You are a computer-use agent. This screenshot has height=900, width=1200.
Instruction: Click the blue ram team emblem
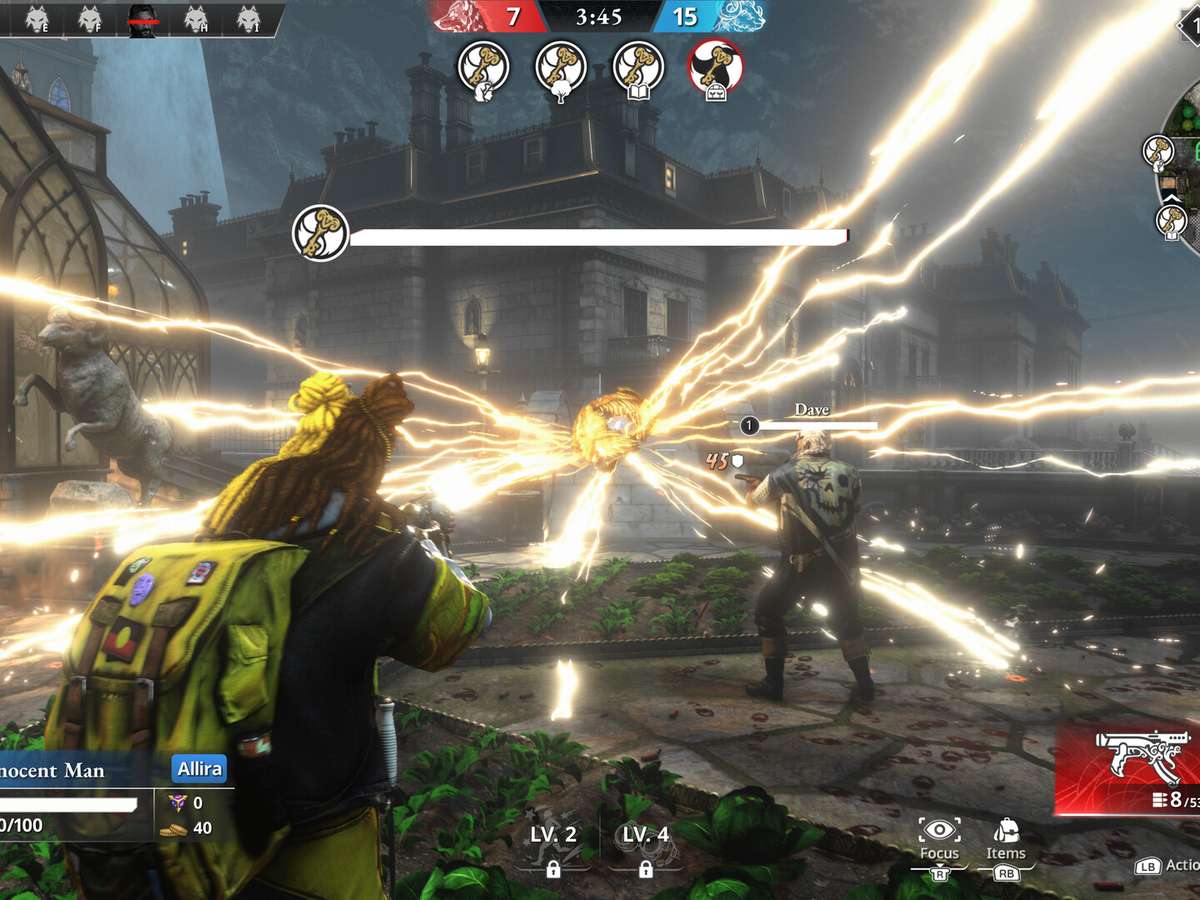739,16
